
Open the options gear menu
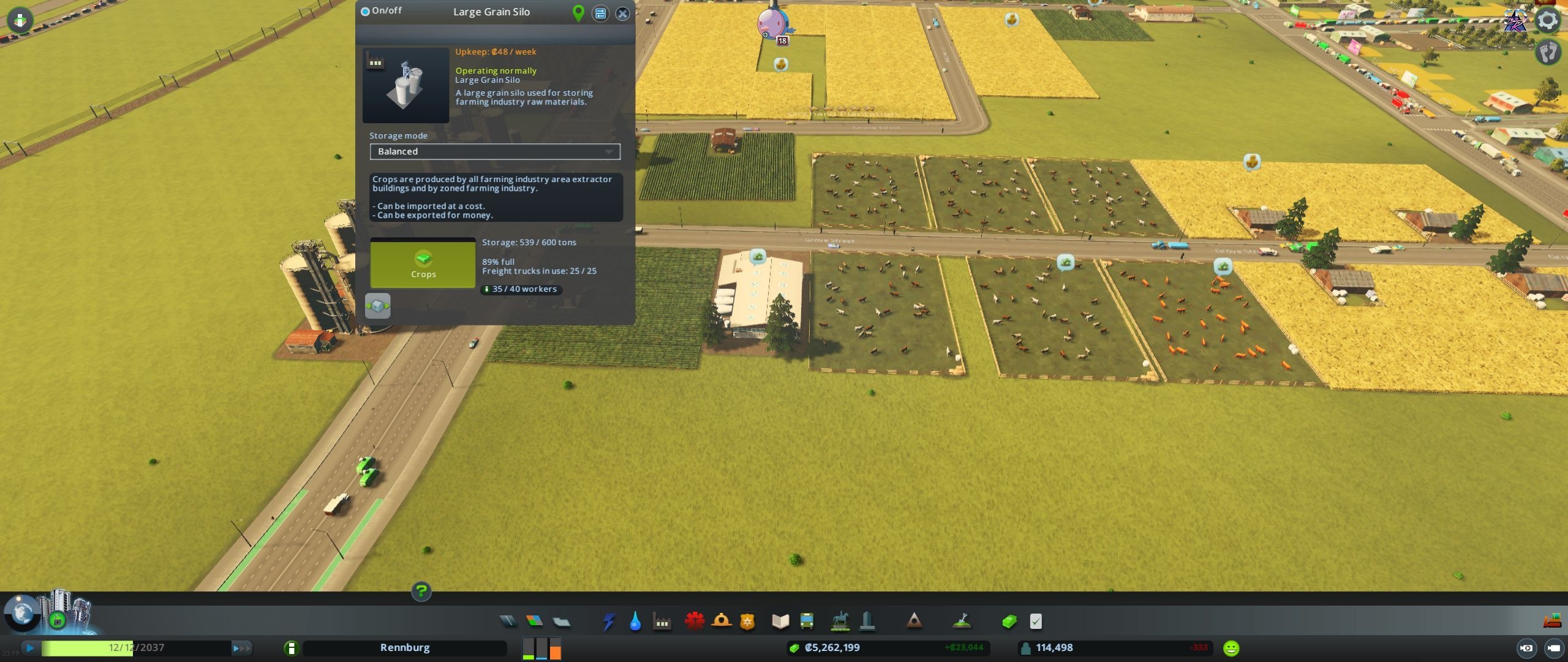[1548, 20]
